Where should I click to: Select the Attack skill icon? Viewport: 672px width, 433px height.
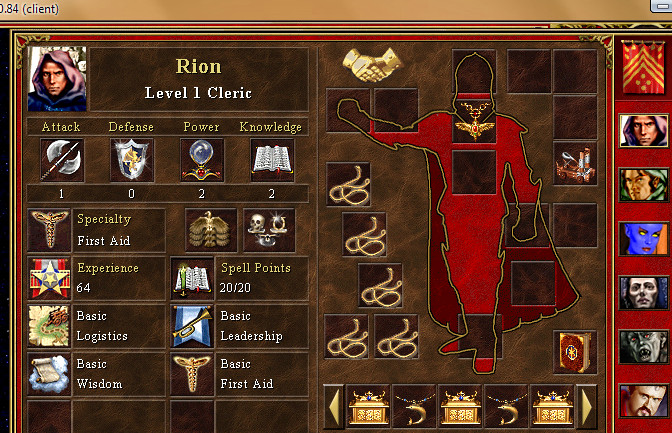tap(60, 160)
